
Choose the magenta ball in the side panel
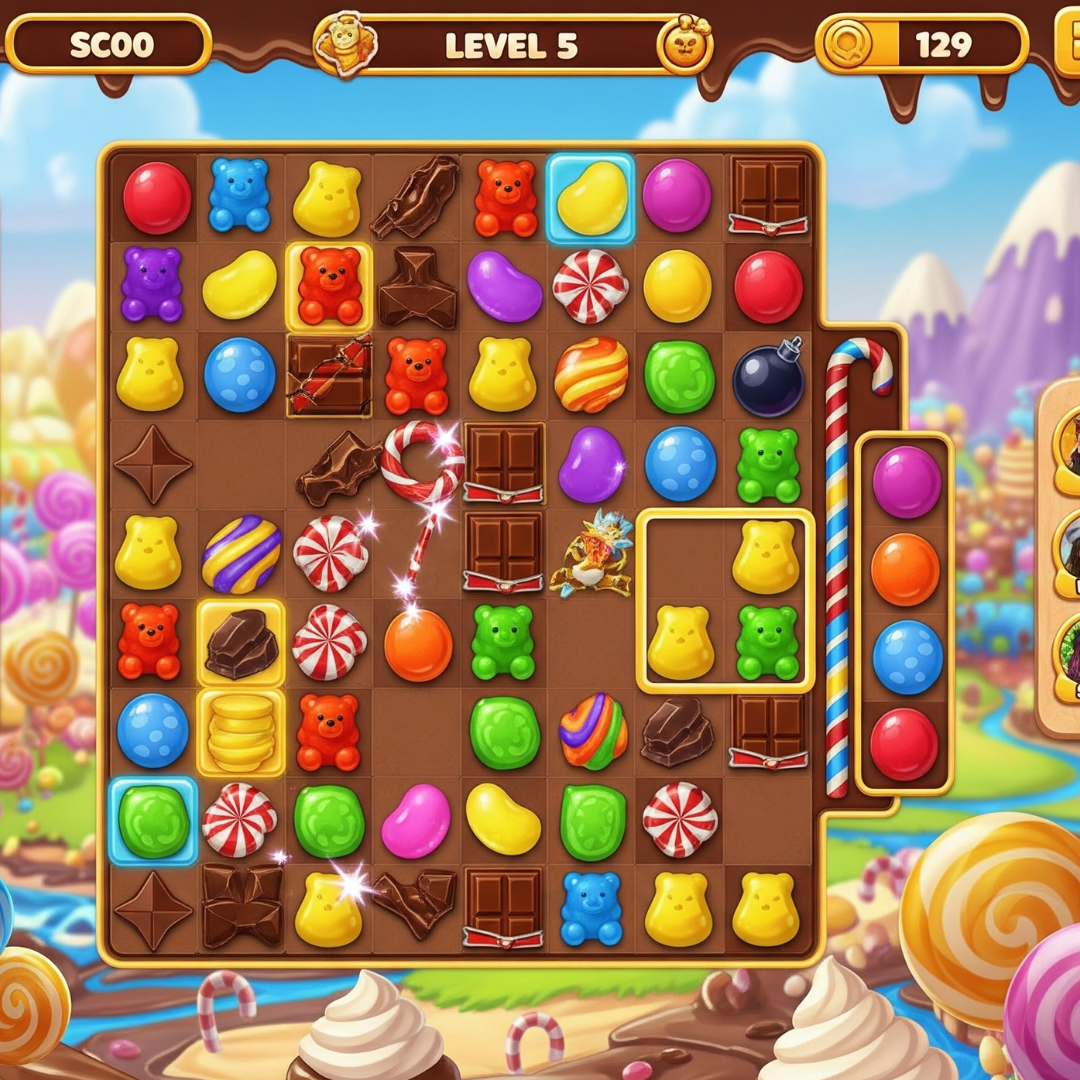[x=905, y=481]
